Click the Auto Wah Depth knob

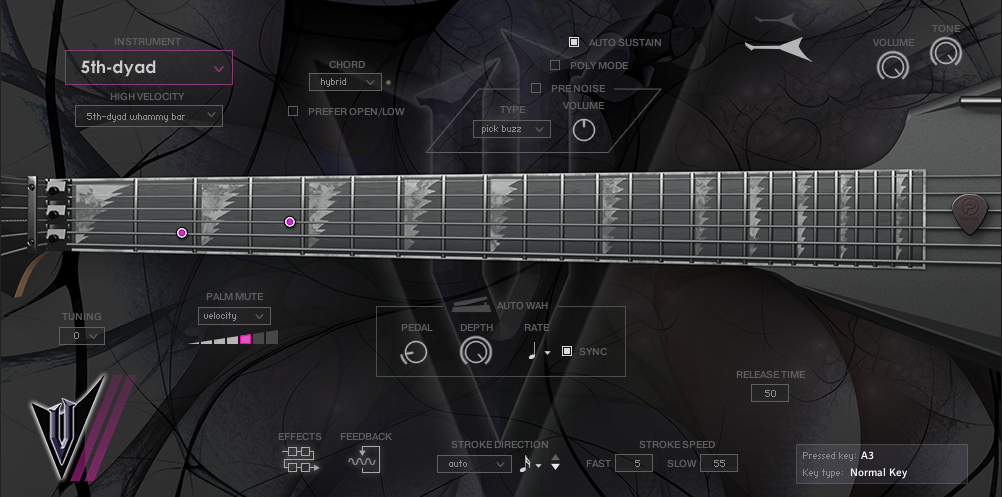click(476, 351)
